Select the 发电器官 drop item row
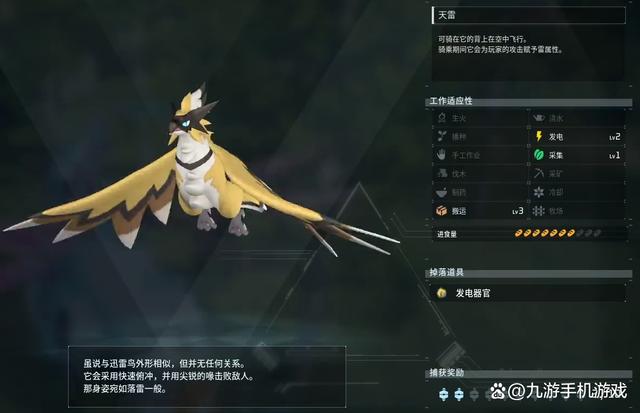Viewport: 640px width, 413px height. pyautogui.click(x=530, y=293)
